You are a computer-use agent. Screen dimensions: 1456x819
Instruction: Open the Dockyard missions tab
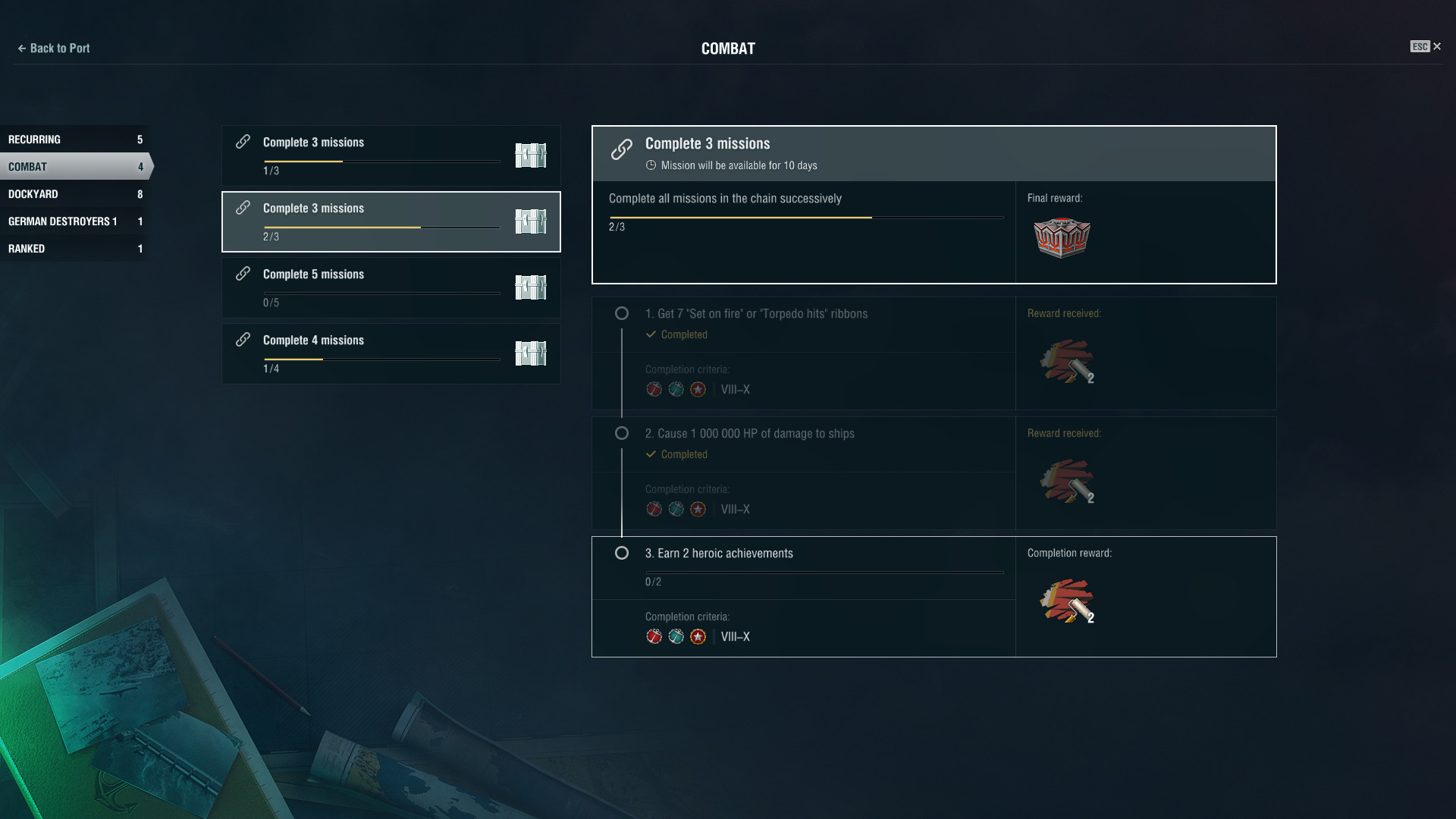74,194
